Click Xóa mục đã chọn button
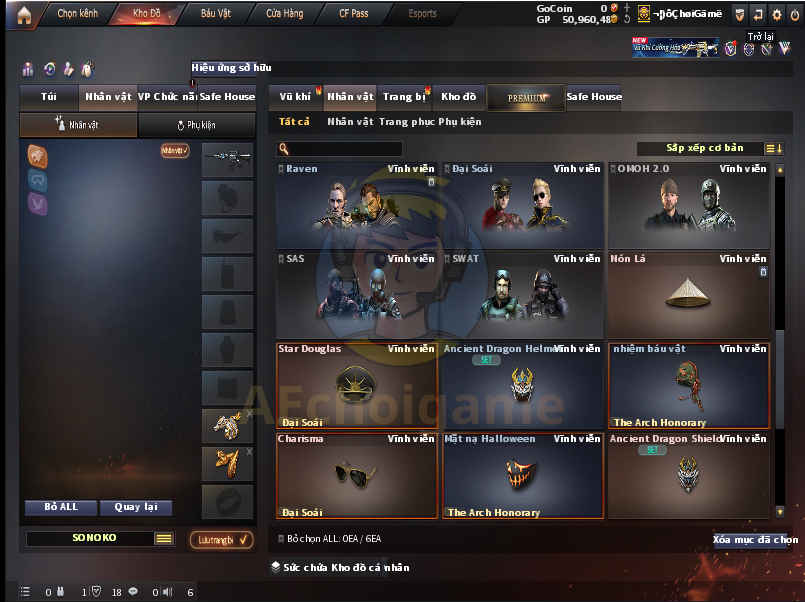This screenshot has height=602, width=805. click(755, 540)
